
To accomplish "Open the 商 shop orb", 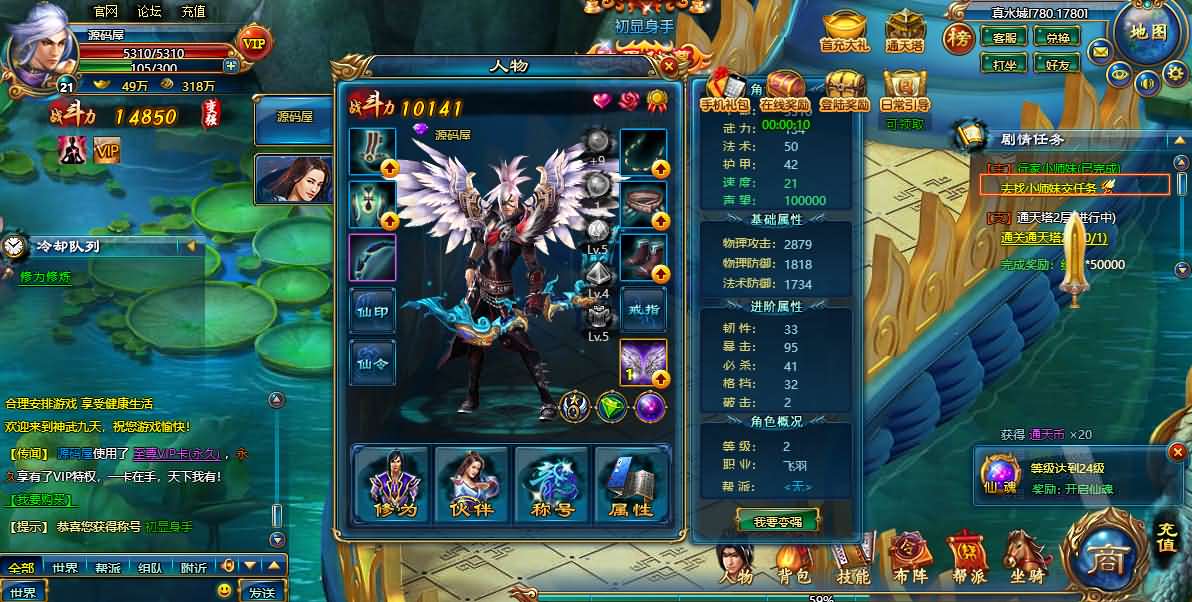I will (x=1105, y=553).
